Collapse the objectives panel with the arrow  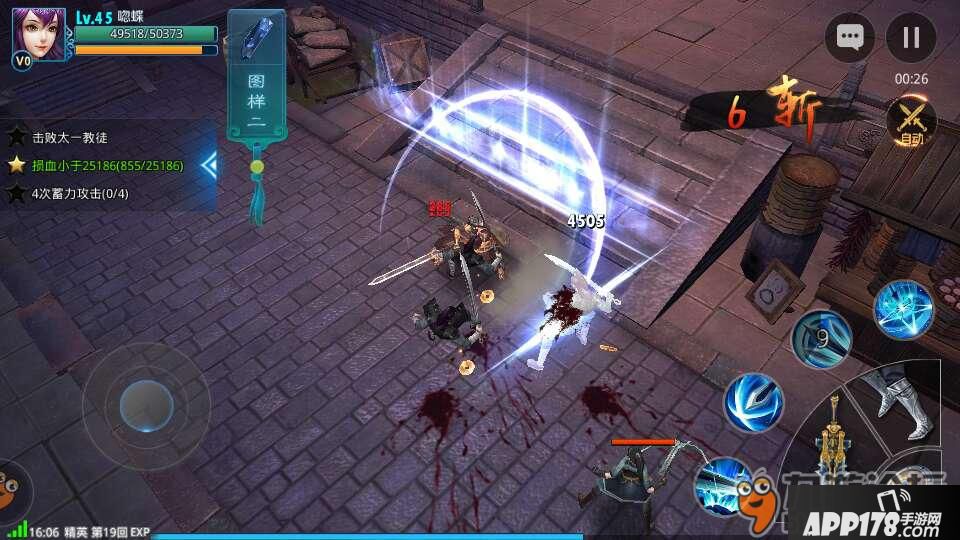pos(209,165)
